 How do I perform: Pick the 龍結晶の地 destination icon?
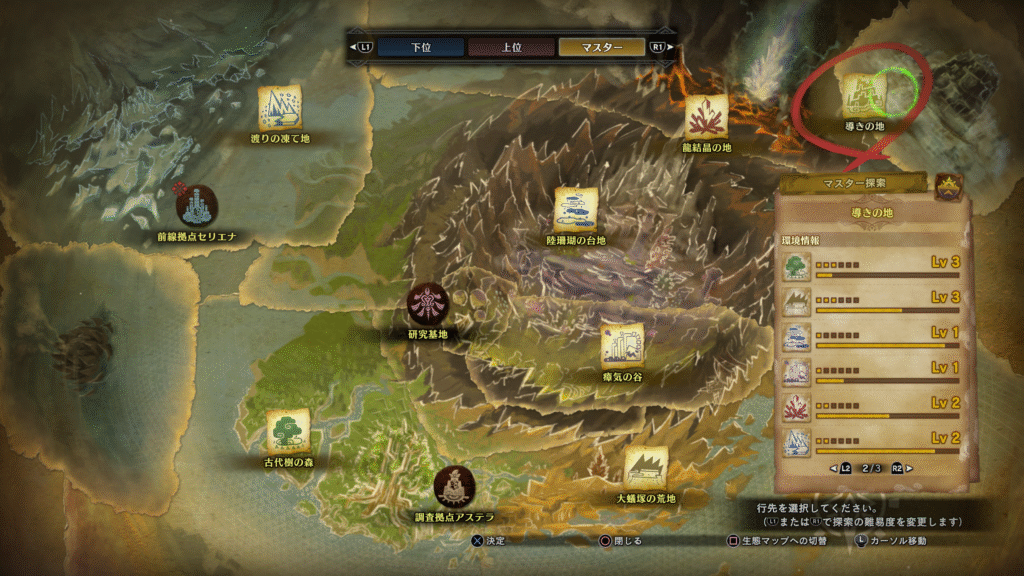[706, 116]
